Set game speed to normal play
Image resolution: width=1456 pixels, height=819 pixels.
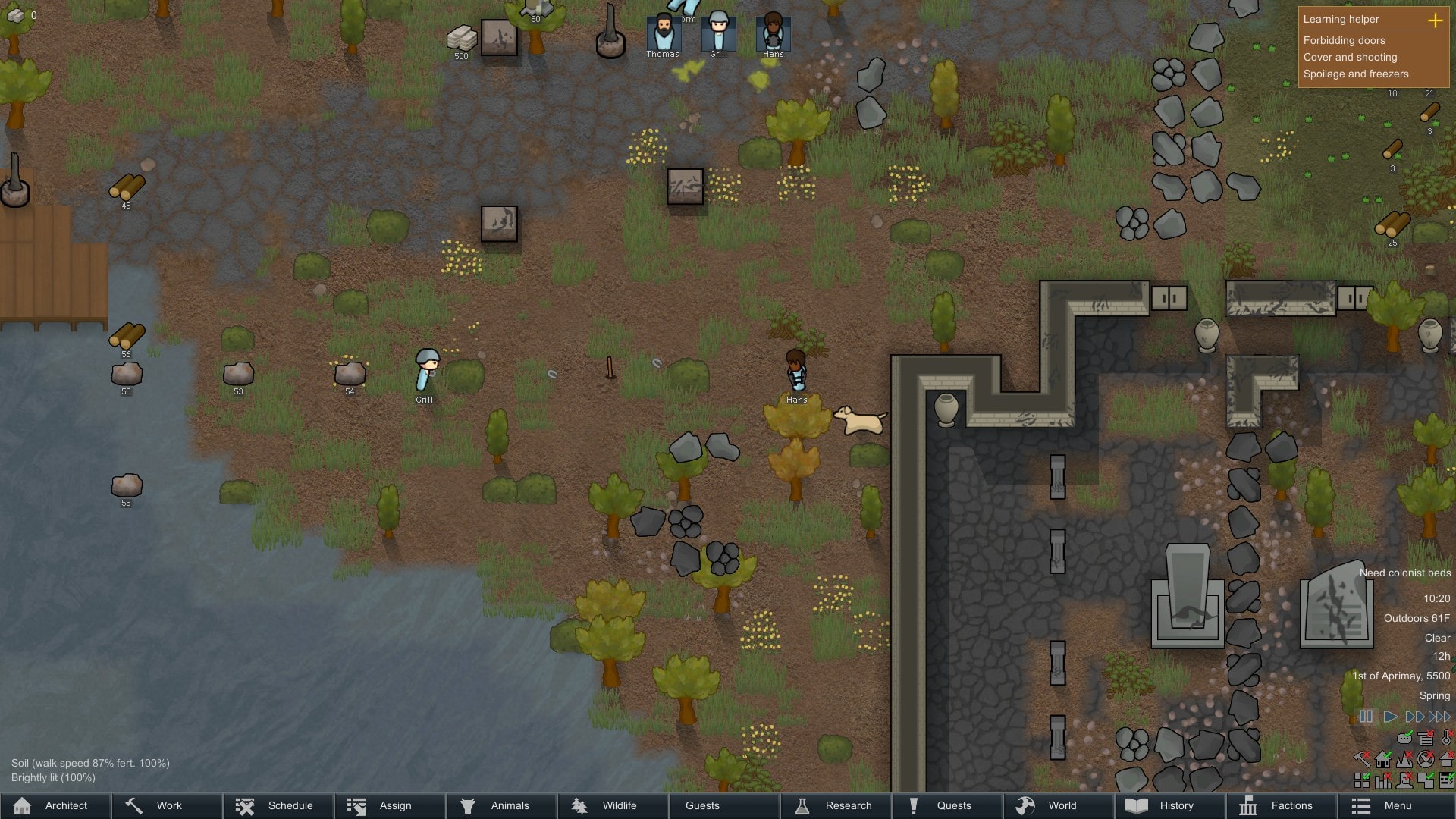pos(1390,717)
